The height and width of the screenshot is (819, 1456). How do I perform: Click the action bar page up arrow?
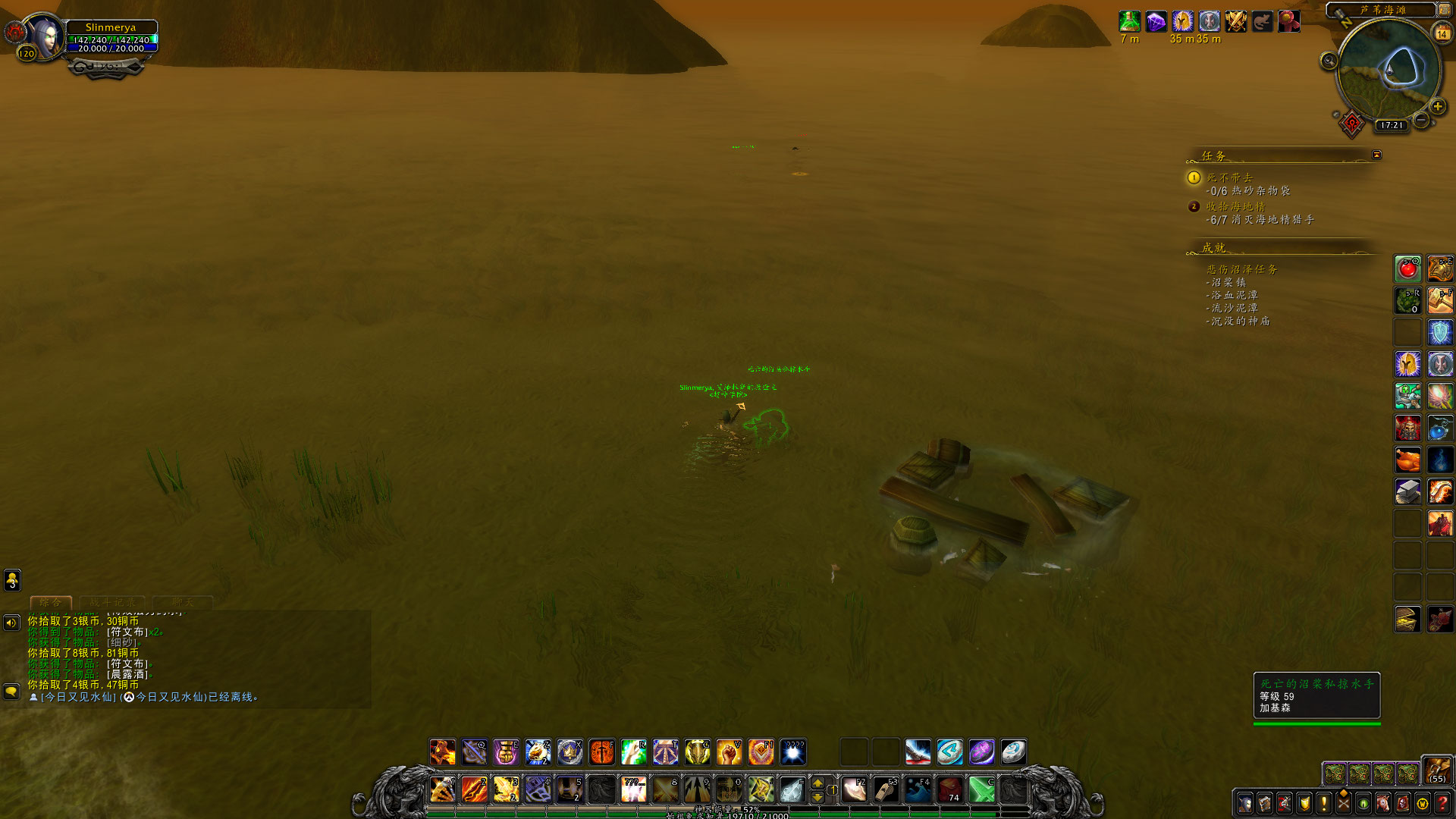click(x=817, y=783)
